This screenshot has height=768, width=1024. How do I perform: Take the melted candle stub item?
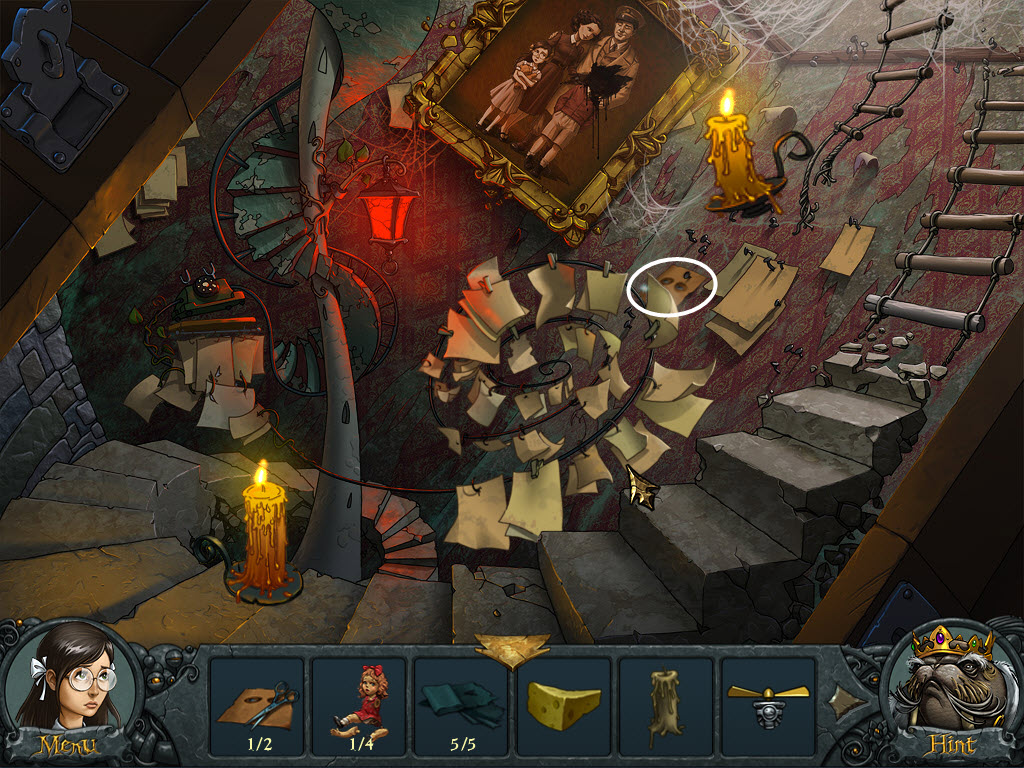pos(665,700)
